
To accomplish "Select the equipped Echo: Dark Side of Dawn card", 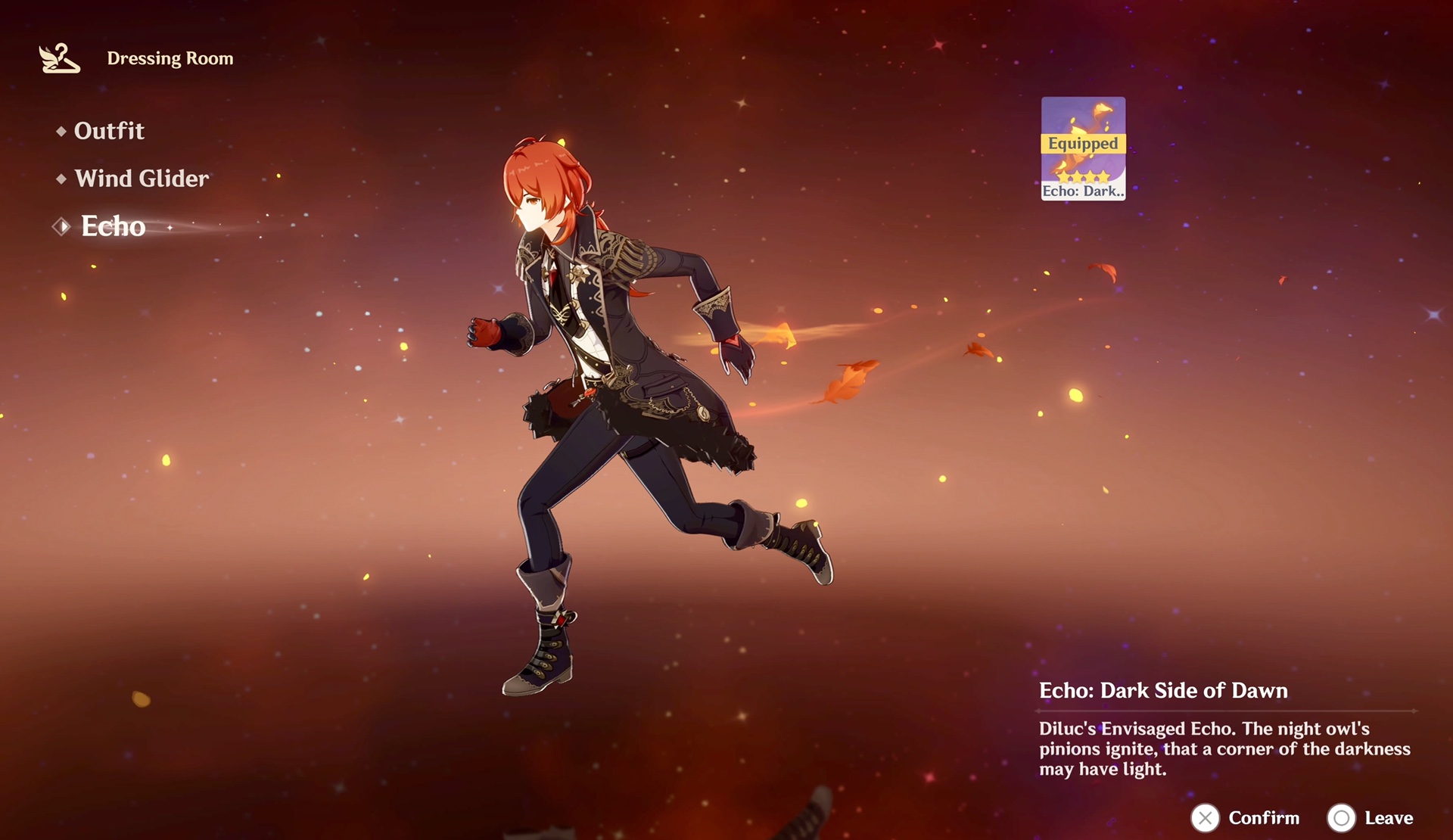I will (x=1082, y=148).
